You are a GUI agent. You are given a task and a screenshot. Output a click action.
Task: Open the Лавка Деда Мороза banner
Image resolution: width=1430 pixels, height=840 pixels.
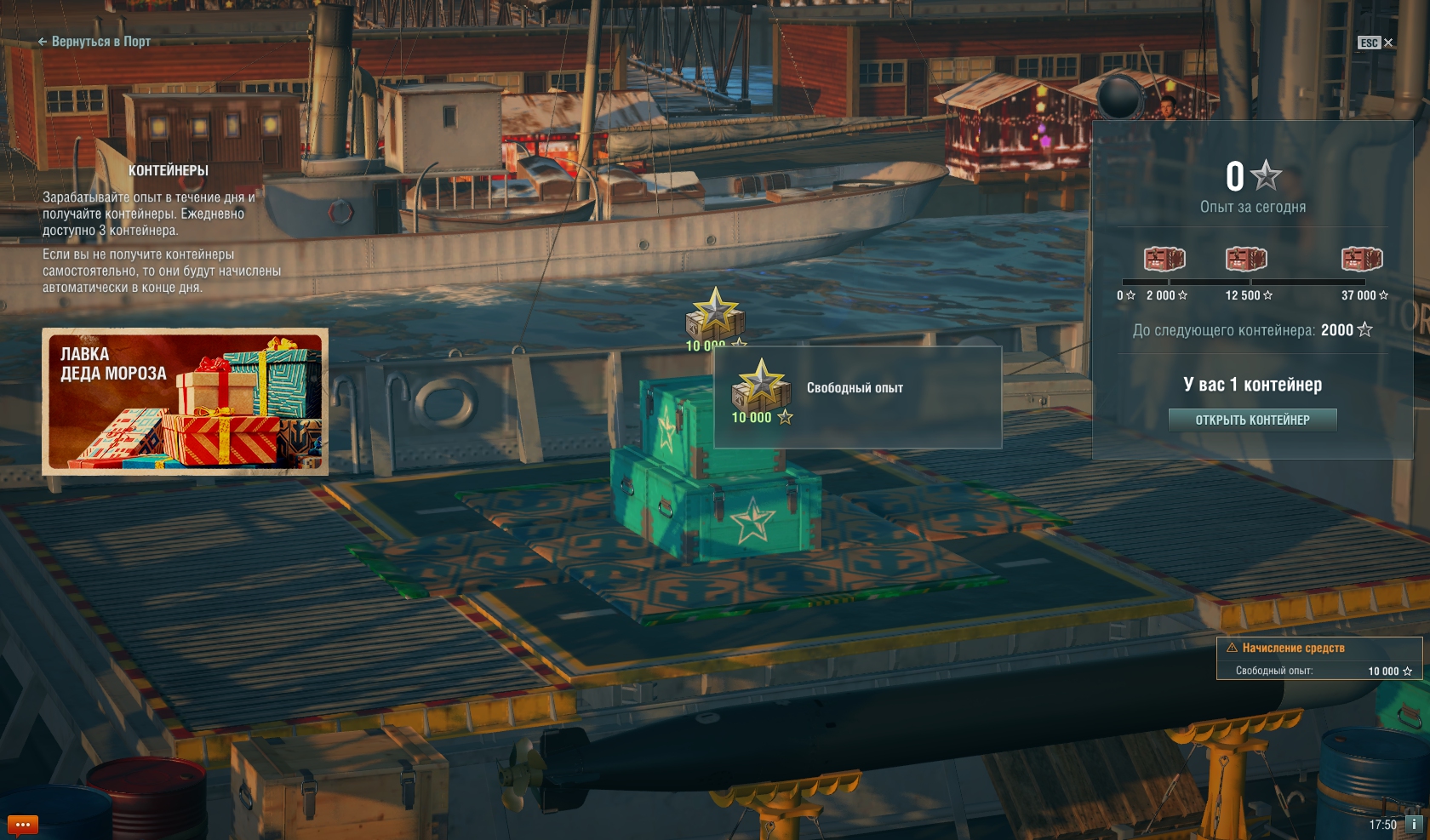tap(185, 401)
